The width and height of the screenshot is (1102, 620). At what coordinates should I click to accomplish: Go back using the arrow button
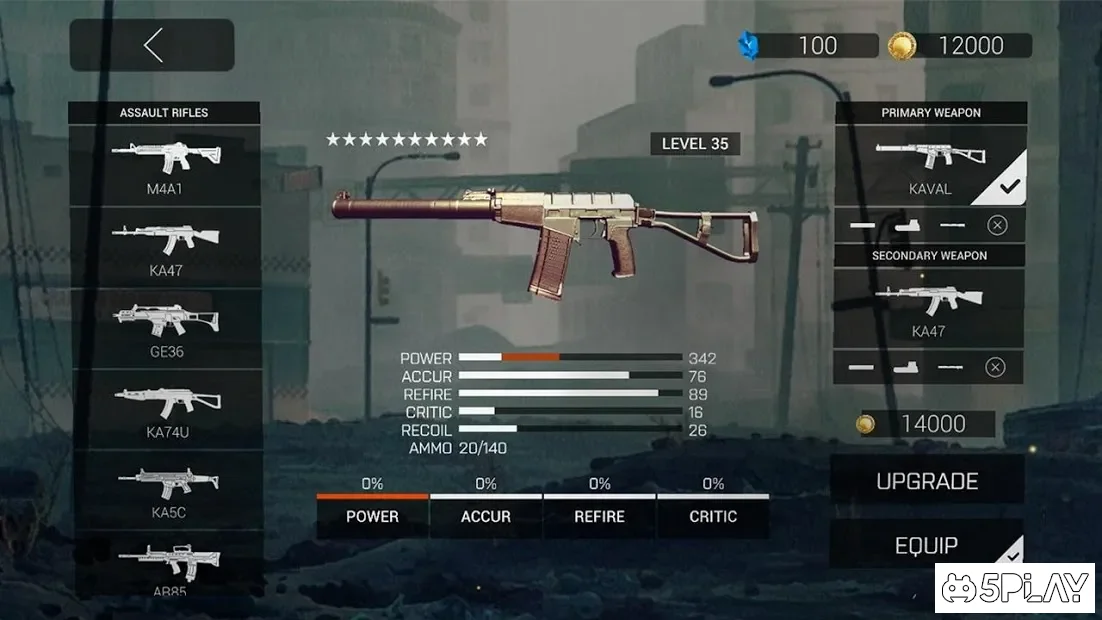click(152, 45)
